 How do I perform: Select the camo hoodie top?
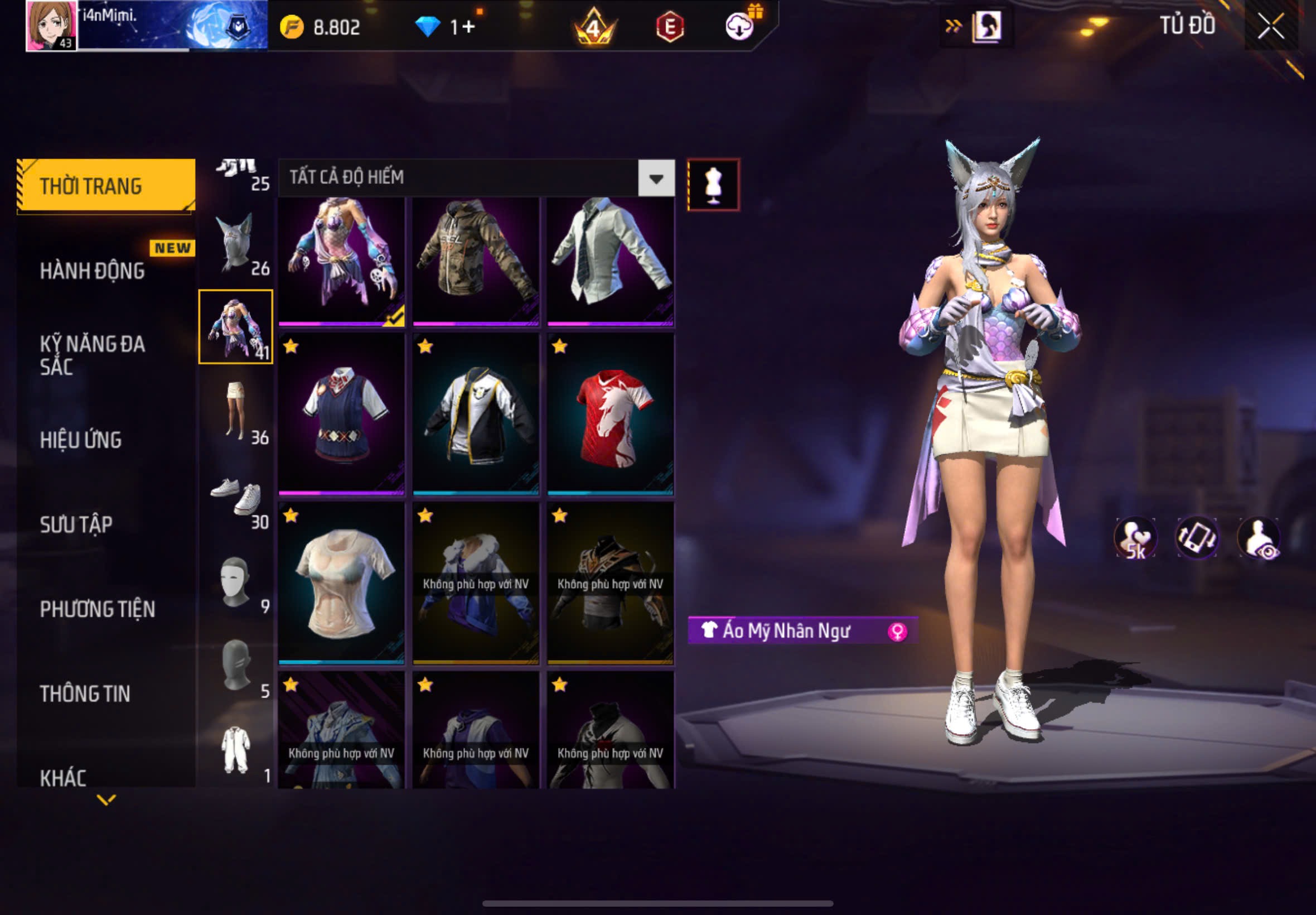pos(476,262)
